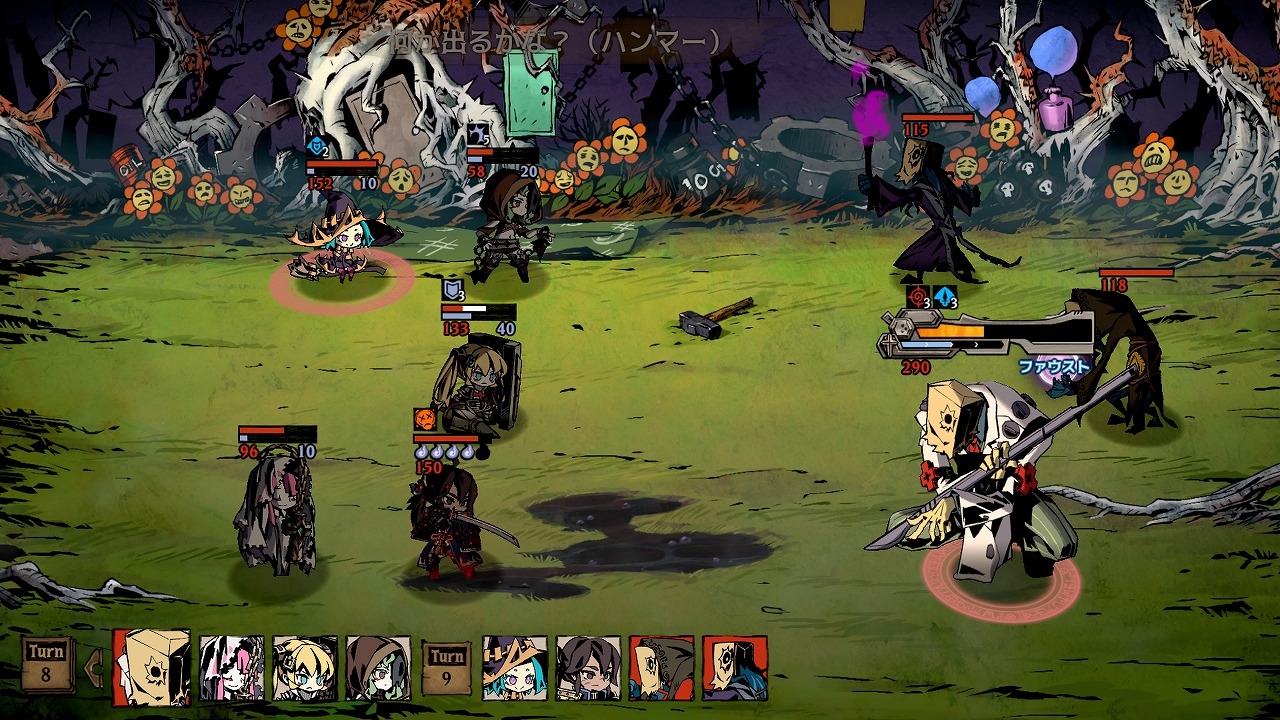Toggle the turn order arrow beside Turn 8
The height and width of the screenshot is (720, 1280).
(x=95, y=664)
